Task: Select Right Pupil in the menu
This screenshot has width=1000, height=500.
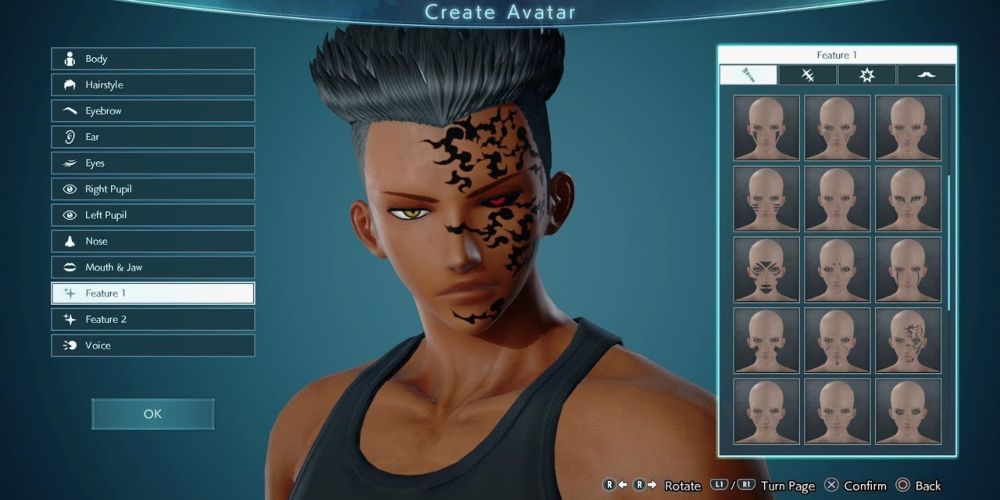Action: [153, 189]
